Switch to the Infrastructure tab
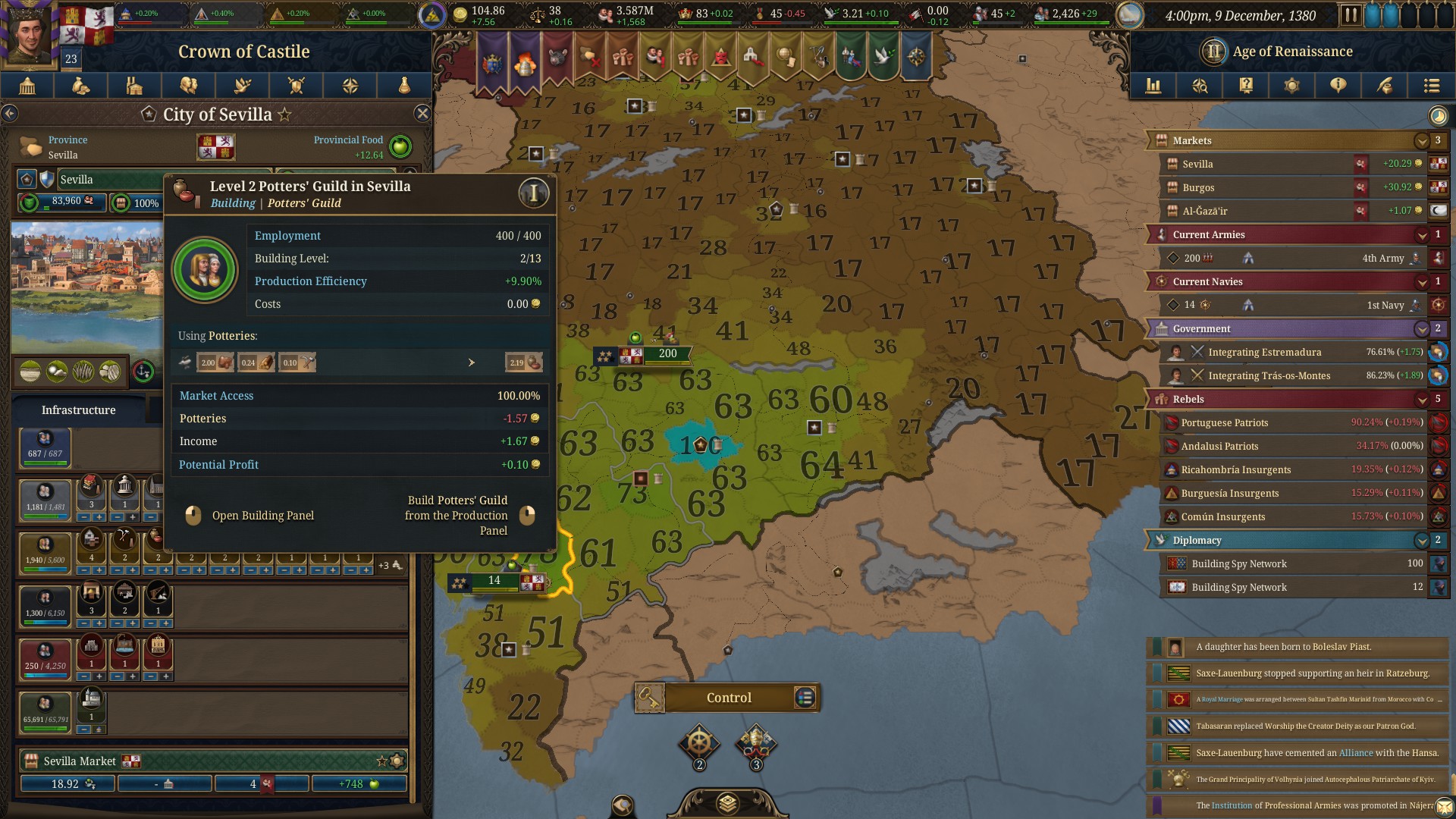The width and height of the screenshot is (1456, 819). 79,410
